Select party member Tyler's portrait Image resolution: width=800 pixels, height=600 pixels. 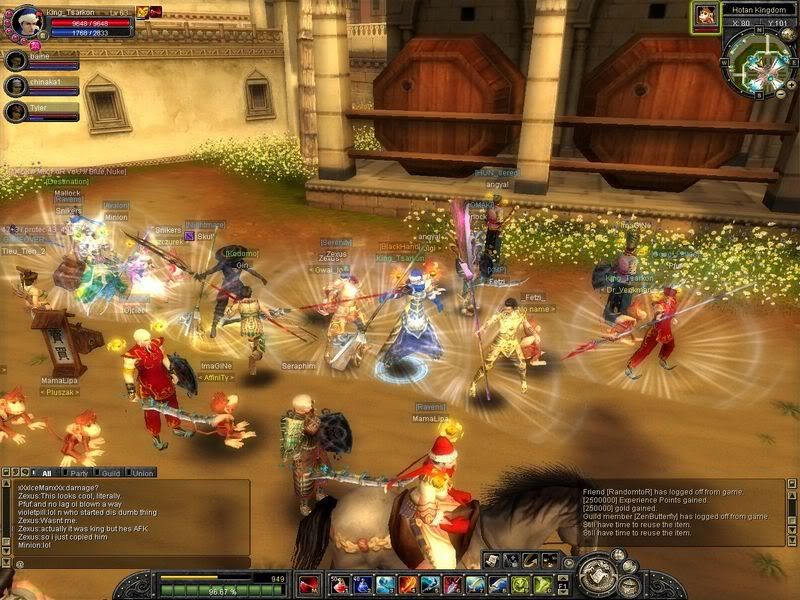[15, 111]
